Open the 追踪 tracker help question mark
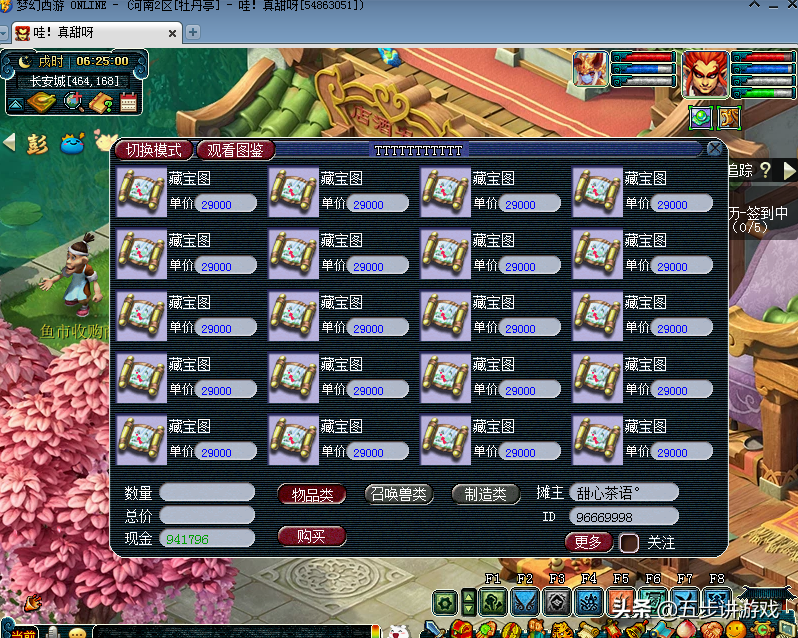798x638 pixels. tap(765, 171)
